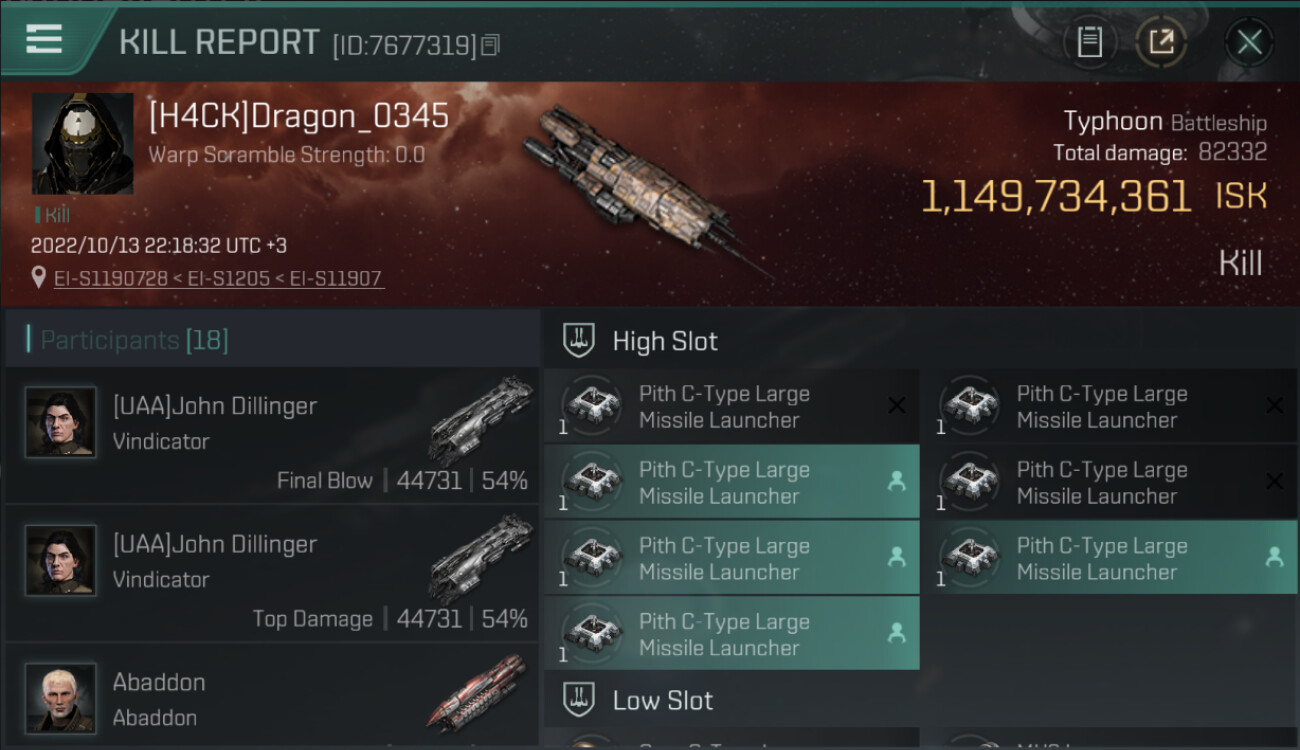The height and width of the screenshot is (750, 1300).
Task: Open the hamburger menu button
Action: tap(44, 40)
